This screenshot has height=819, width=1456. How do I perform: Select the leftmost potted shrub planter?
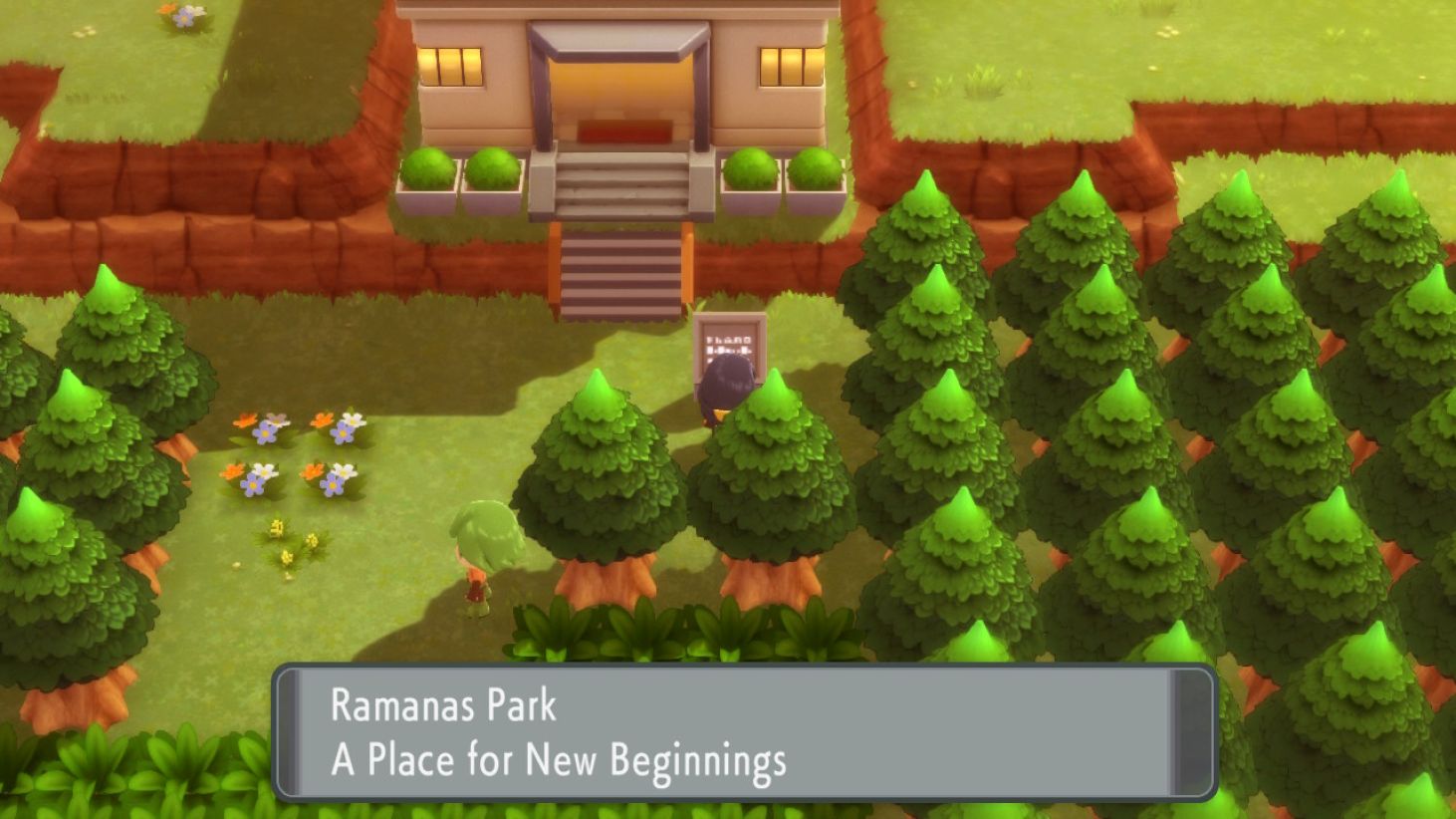pos(428,174)
